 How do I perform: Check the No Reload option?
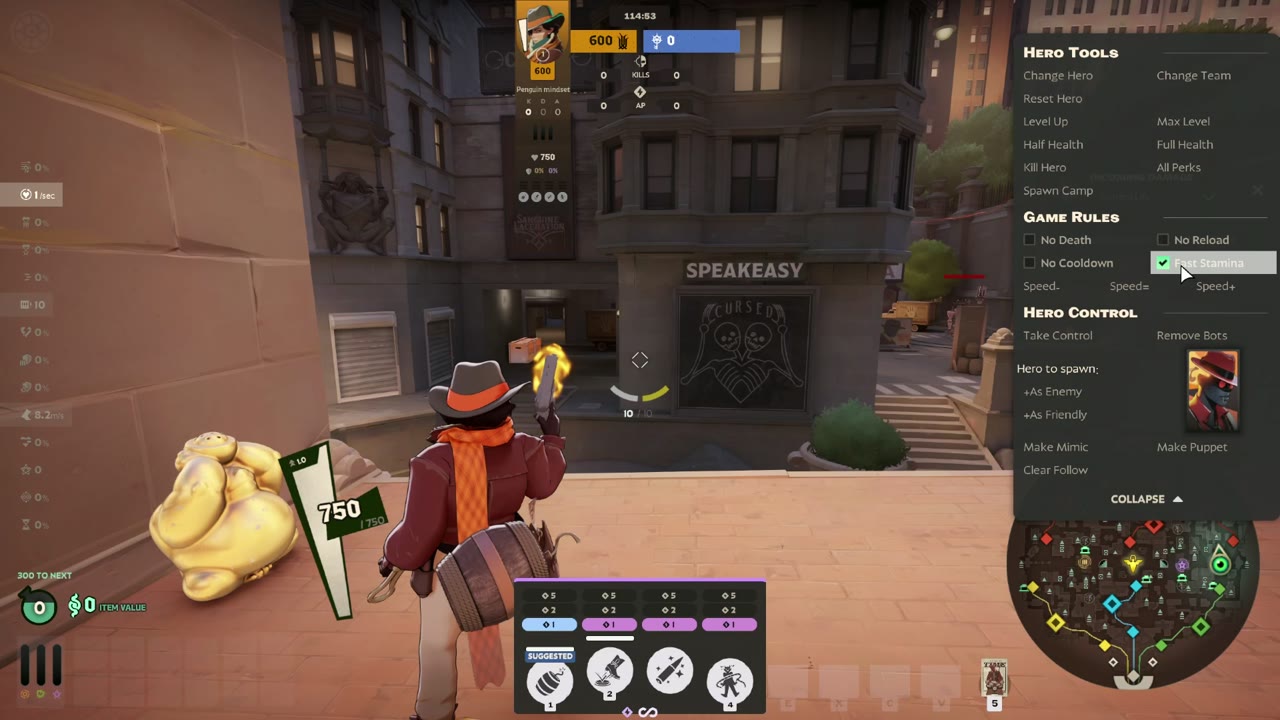point(1163,239)
